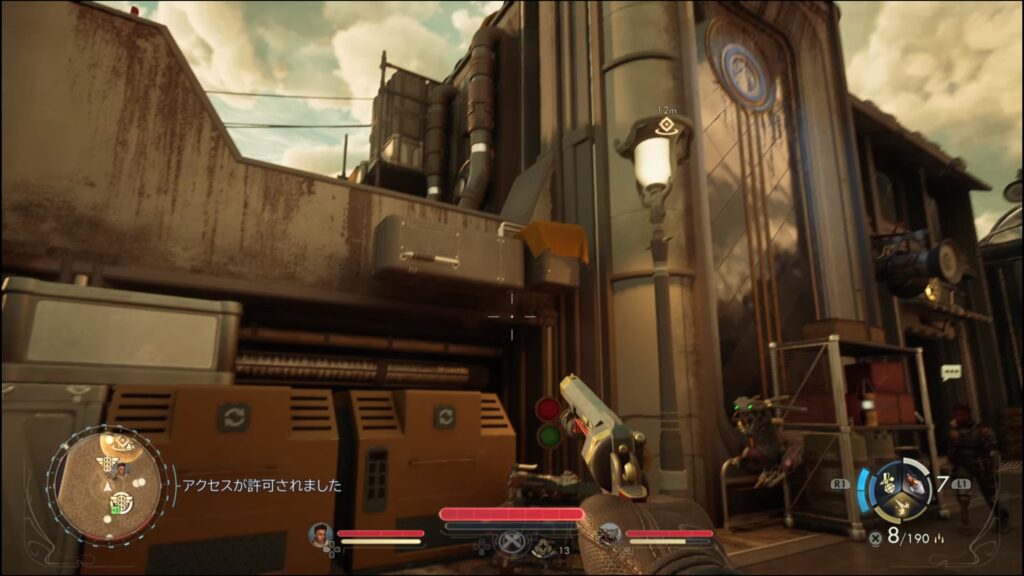Click the winged emblem marker on the minimap
1024x576 pixels.
105,463
